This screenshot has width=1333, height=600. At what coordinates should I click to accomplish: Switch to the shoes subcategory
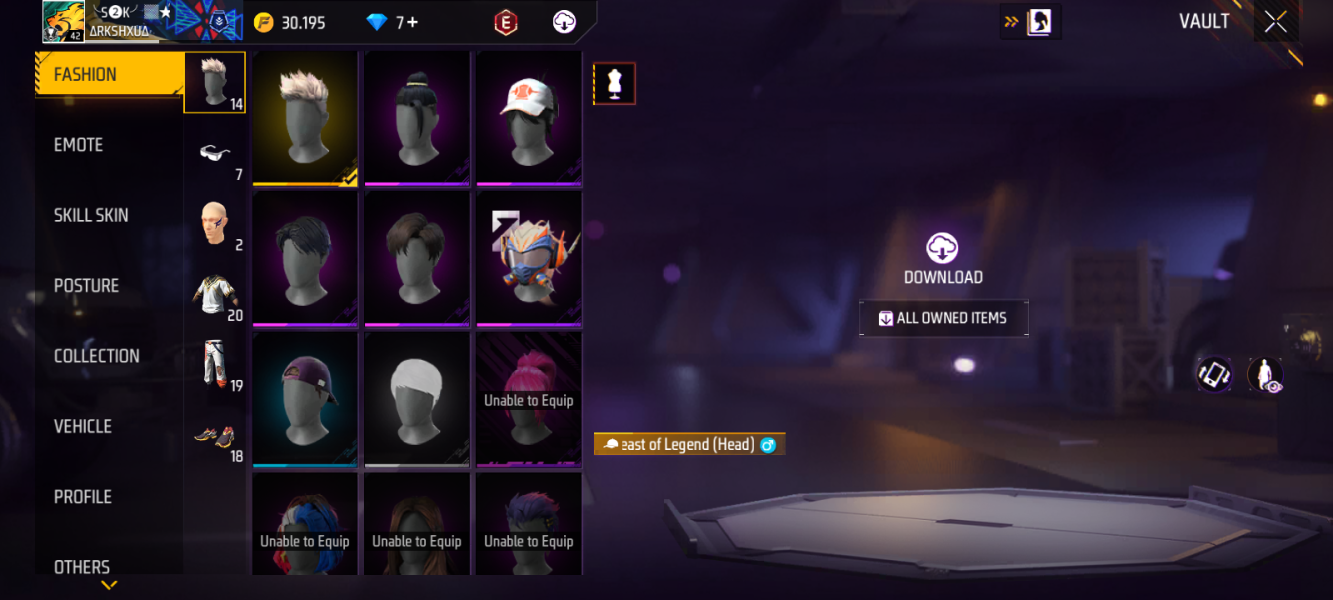click(215, 436)
